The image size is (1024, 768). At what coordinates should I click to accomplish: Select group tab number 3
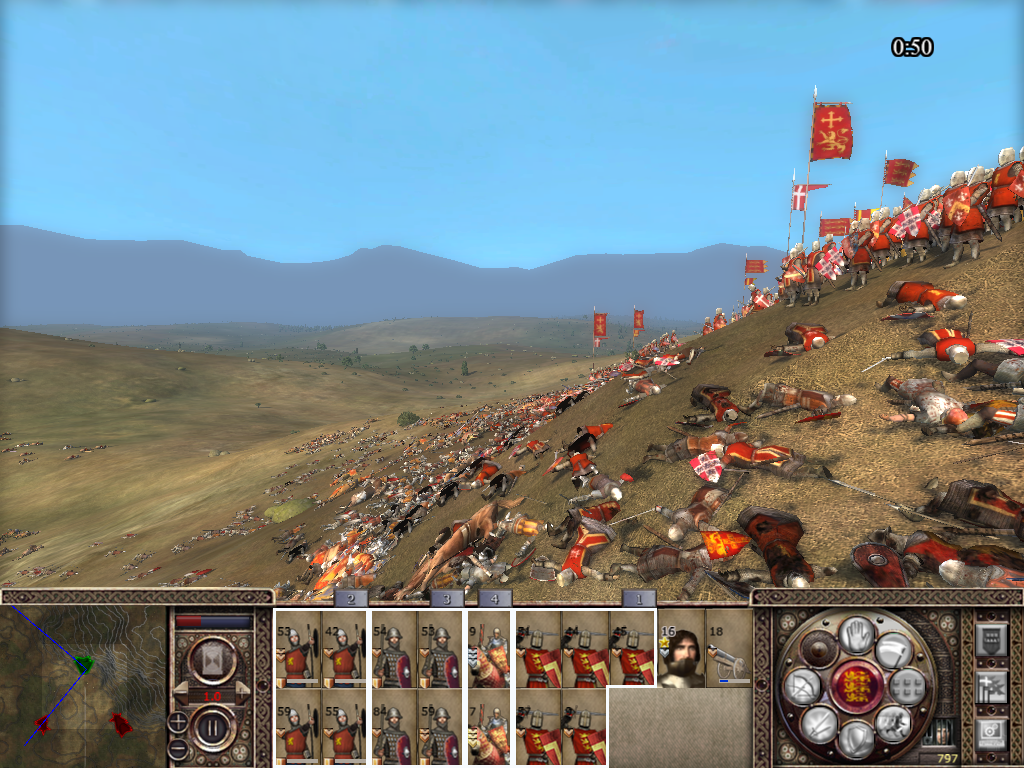click(x=446, y=599)
